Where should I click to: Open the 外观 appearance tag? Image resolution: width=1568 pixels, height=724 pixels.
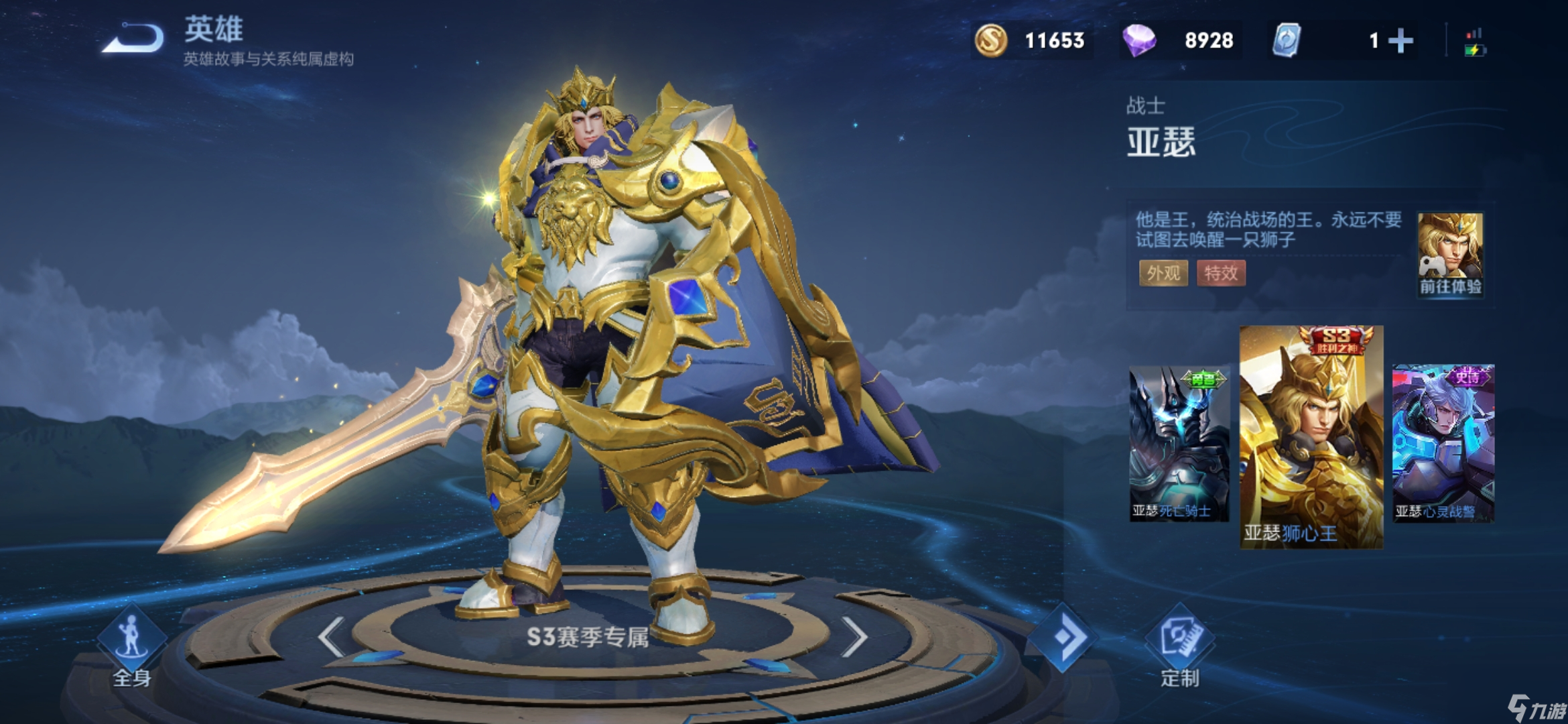[x=1163, y=273]
